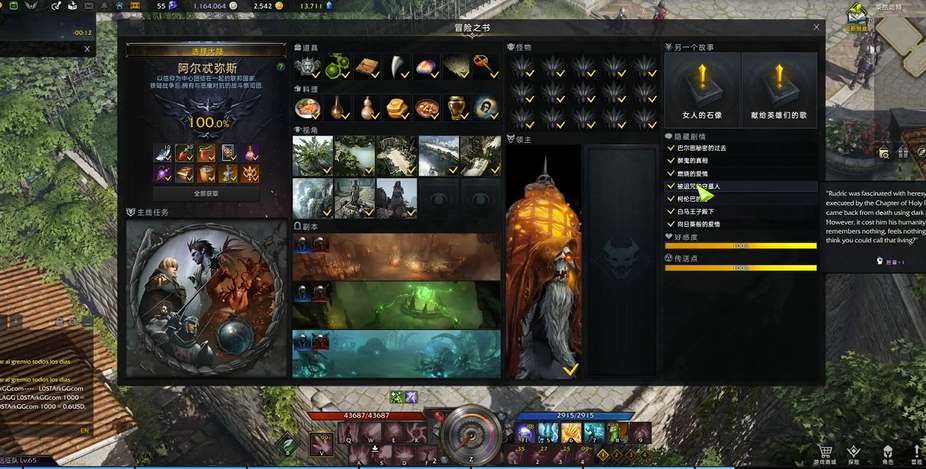Open the 献给英雄们的歌 story entry
The width and height of the screenshot is (926, 469).
778,90
